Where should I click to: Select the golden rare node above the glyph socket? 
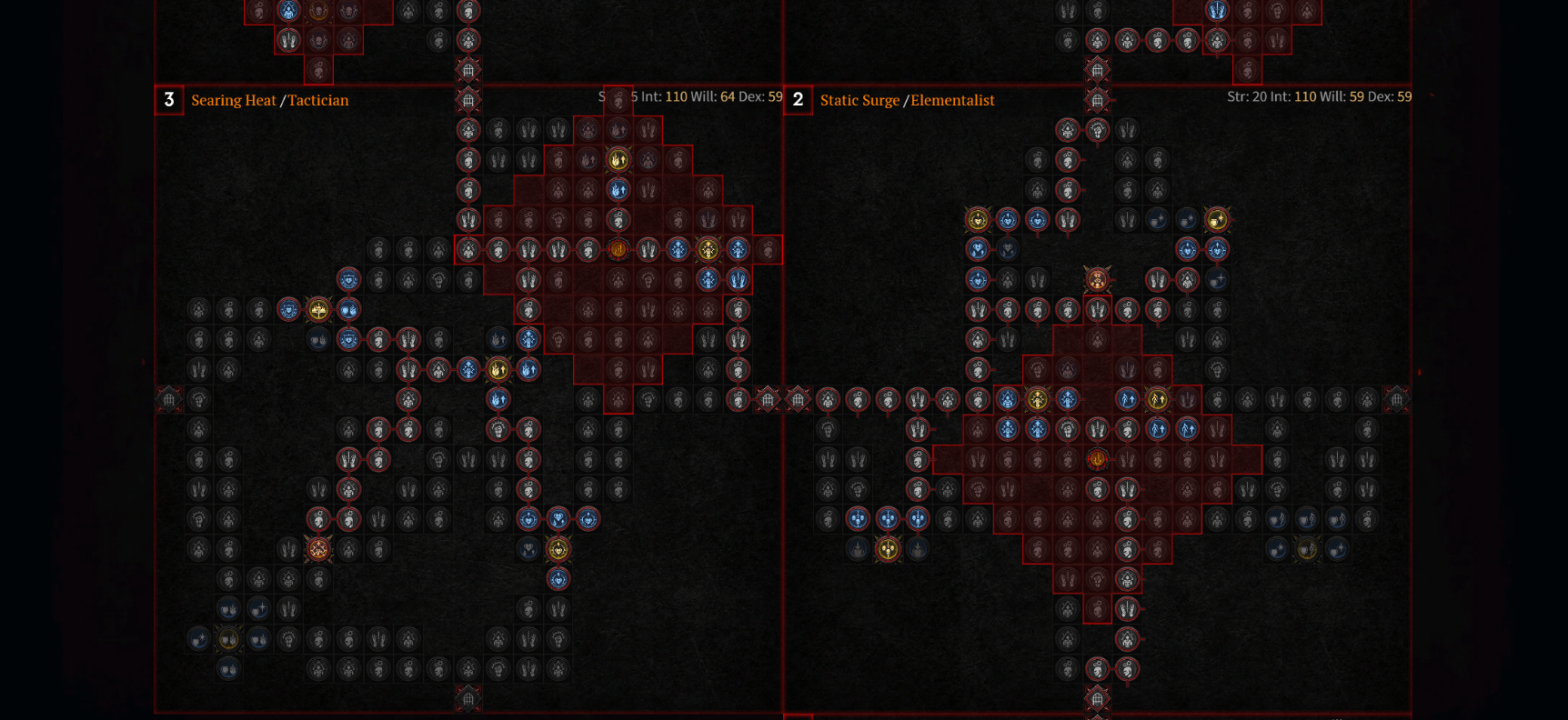pyautogui.click(x=618, y=157)
